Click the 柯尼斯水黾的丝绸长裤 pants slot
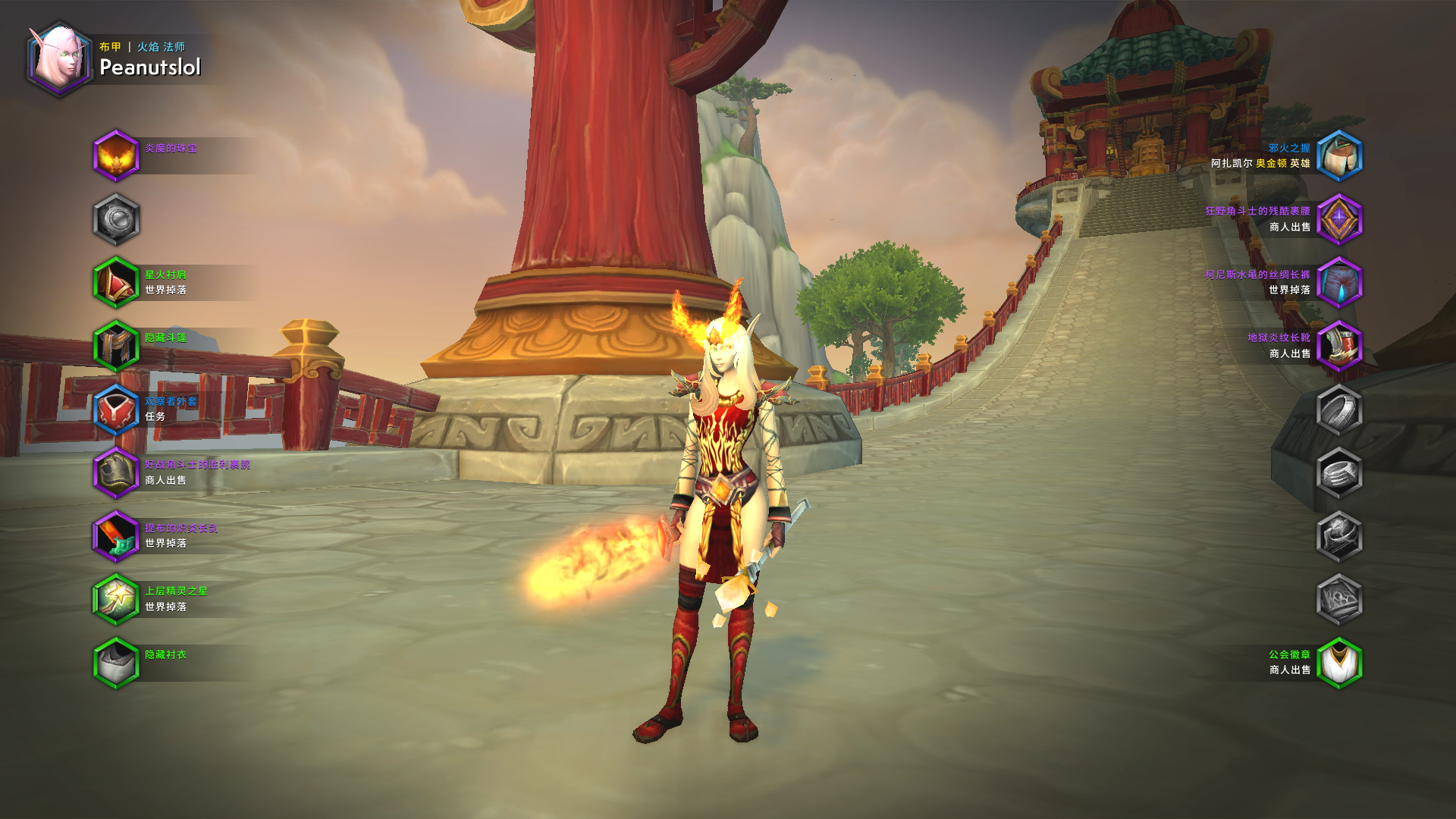Screen dimensions: 1456x819 pos(1339,283)
